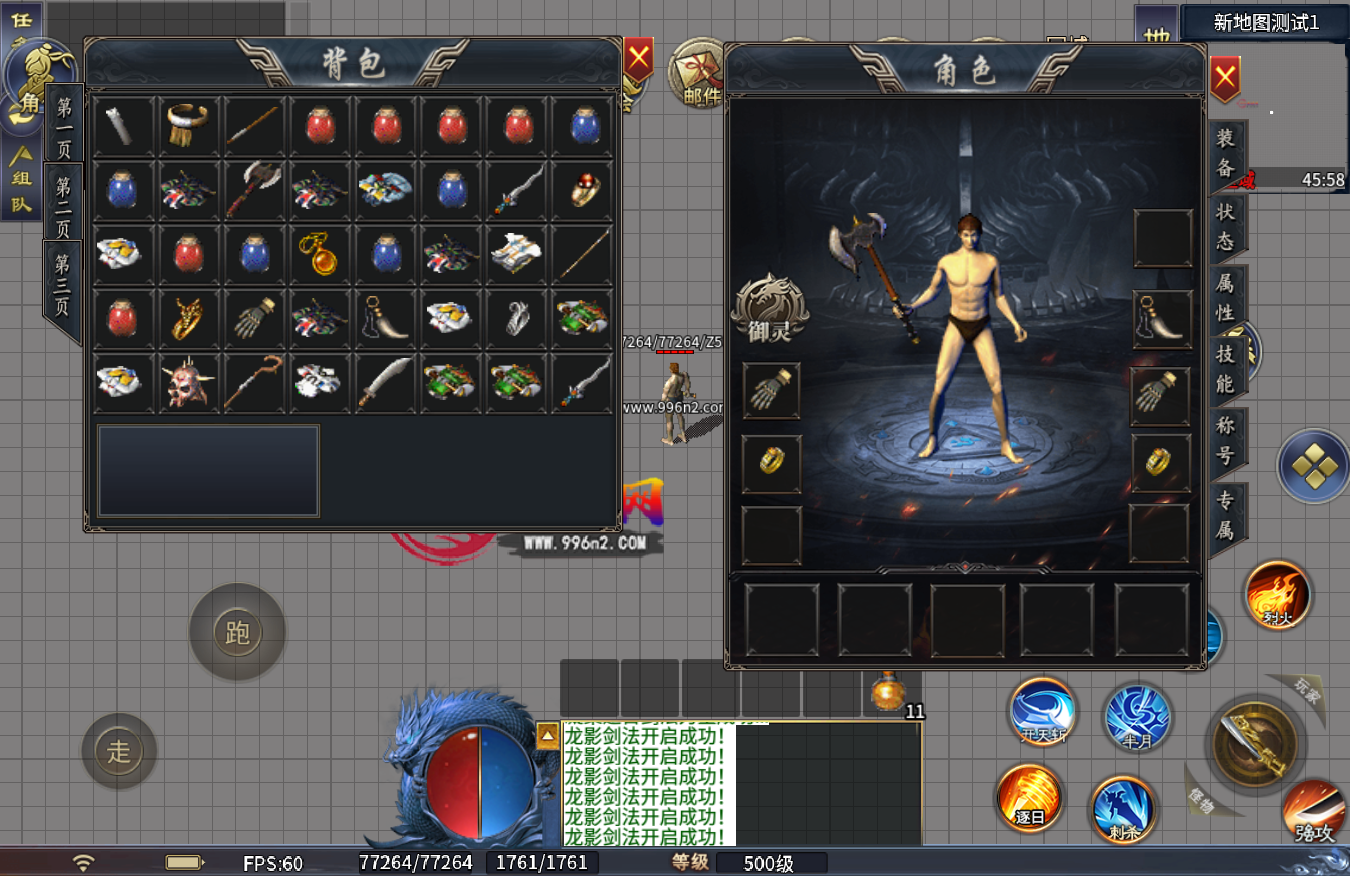This screenshot has width=1350, height=876.
Task: Show the 称号 titles tab
Action: click(1226, 440)
